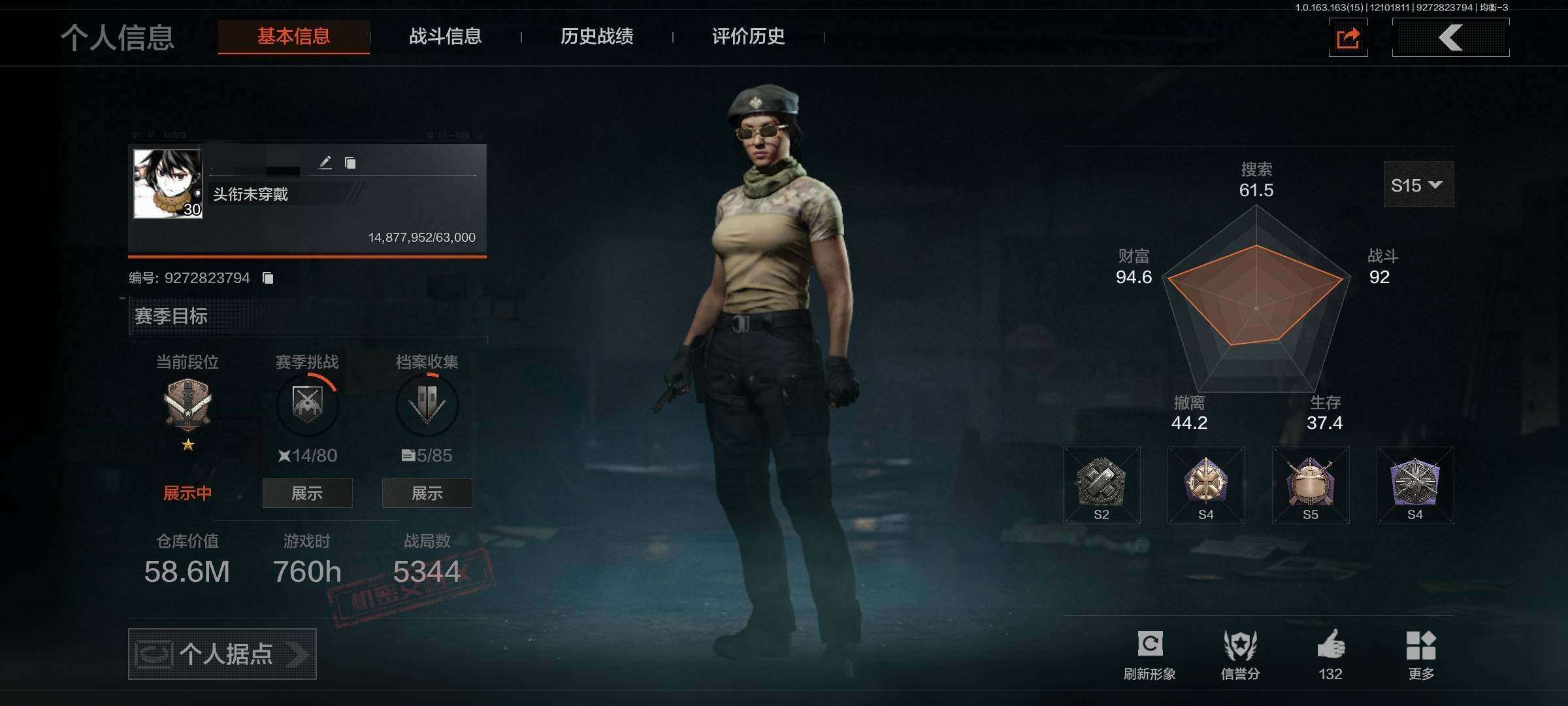Open 个人据点 personal base
The width and height of the screenshot is (1568, 706).
(222, 654)
